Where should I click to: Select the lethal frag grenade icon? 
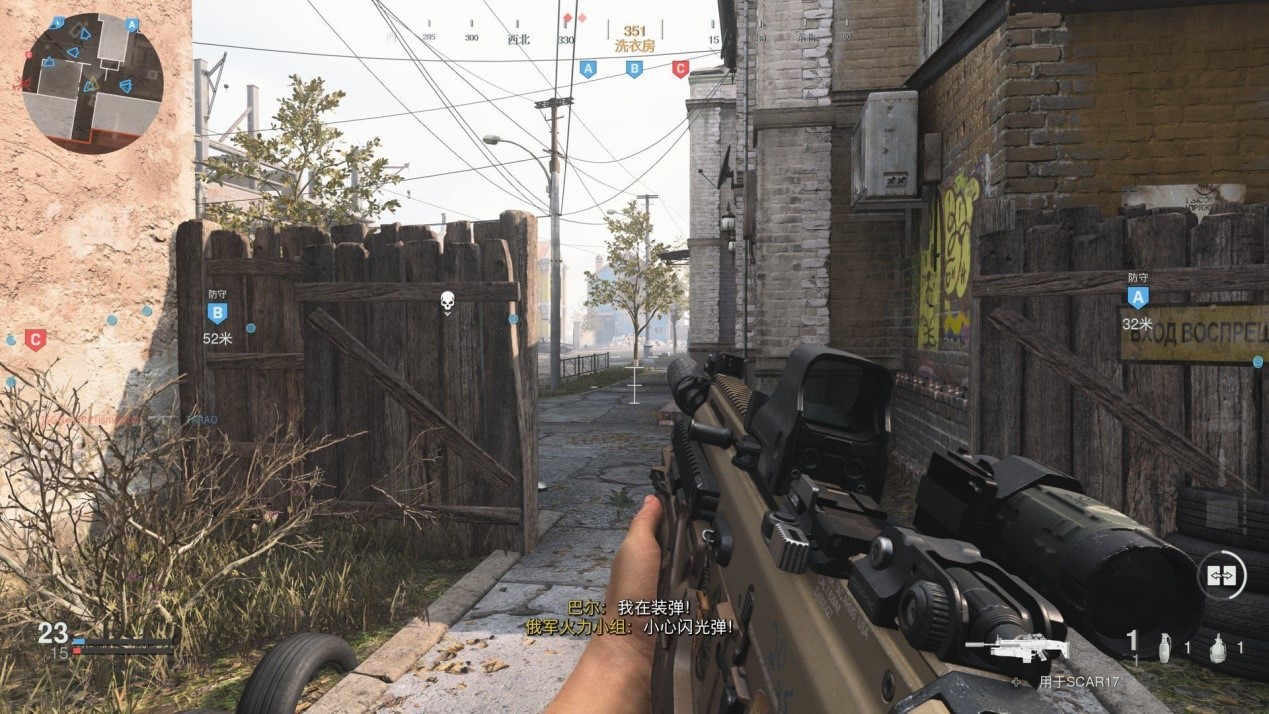click(1163, 648)
